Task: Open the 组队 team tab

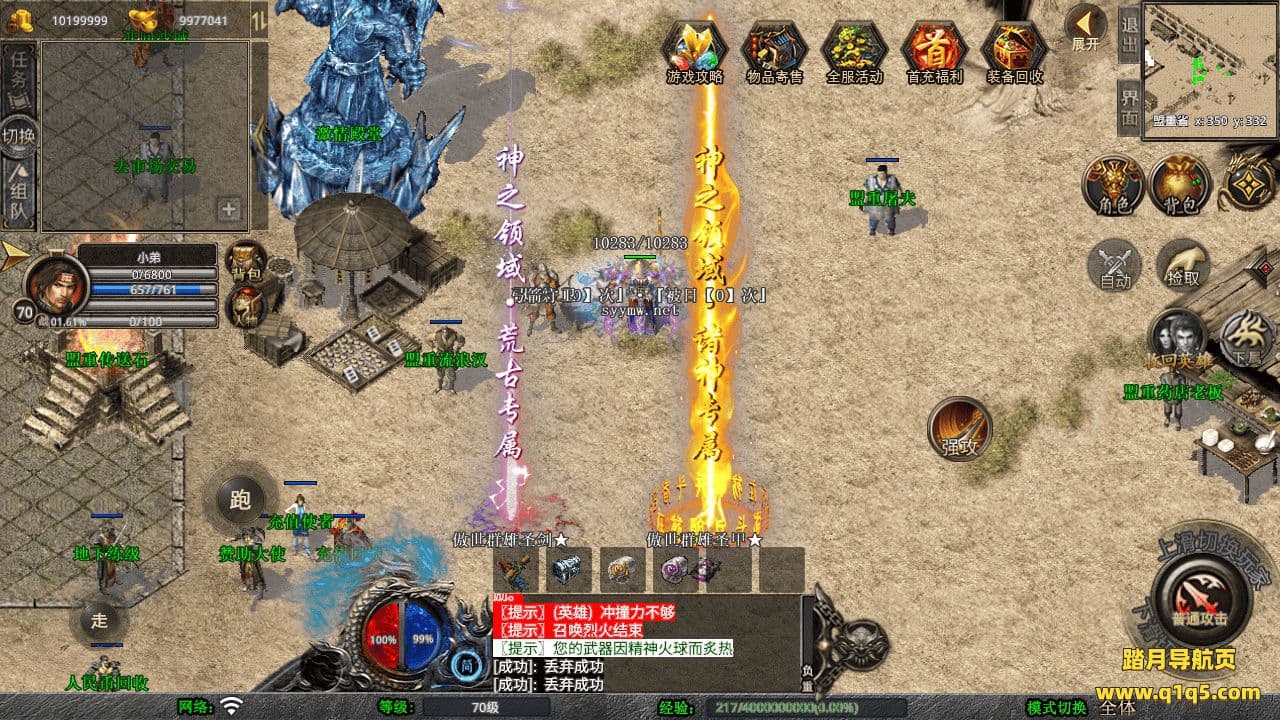Action: click(x=19, y=194)
